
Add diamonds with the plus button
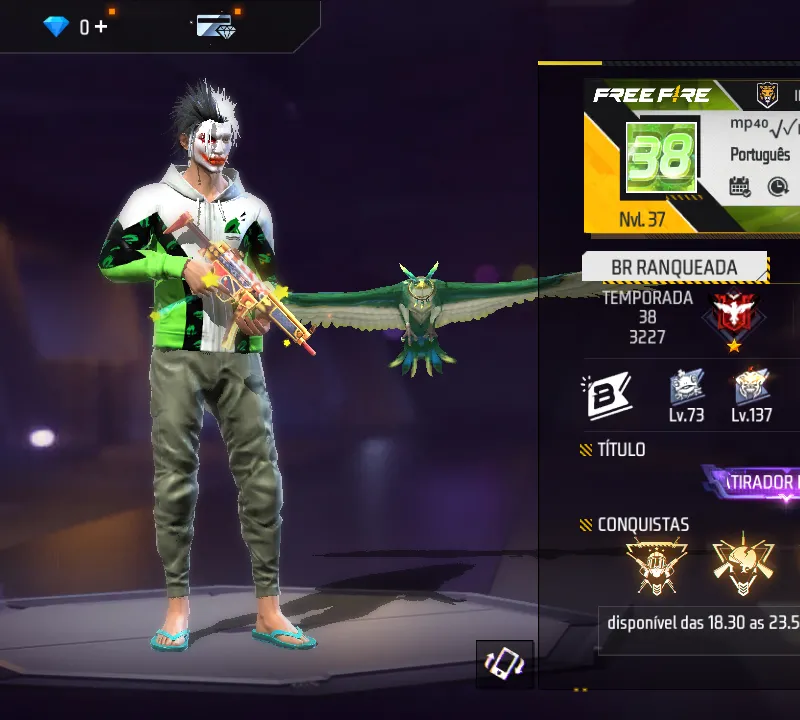point(101,27)
